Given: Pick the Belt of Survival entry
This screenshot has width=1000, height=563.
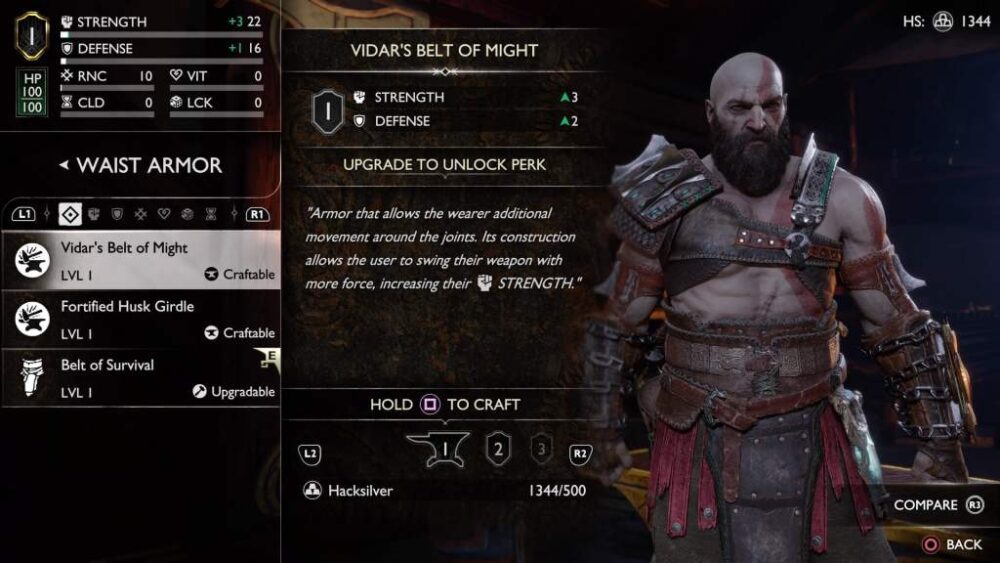Looking at the screenshot, I should [x=140, y=377].
